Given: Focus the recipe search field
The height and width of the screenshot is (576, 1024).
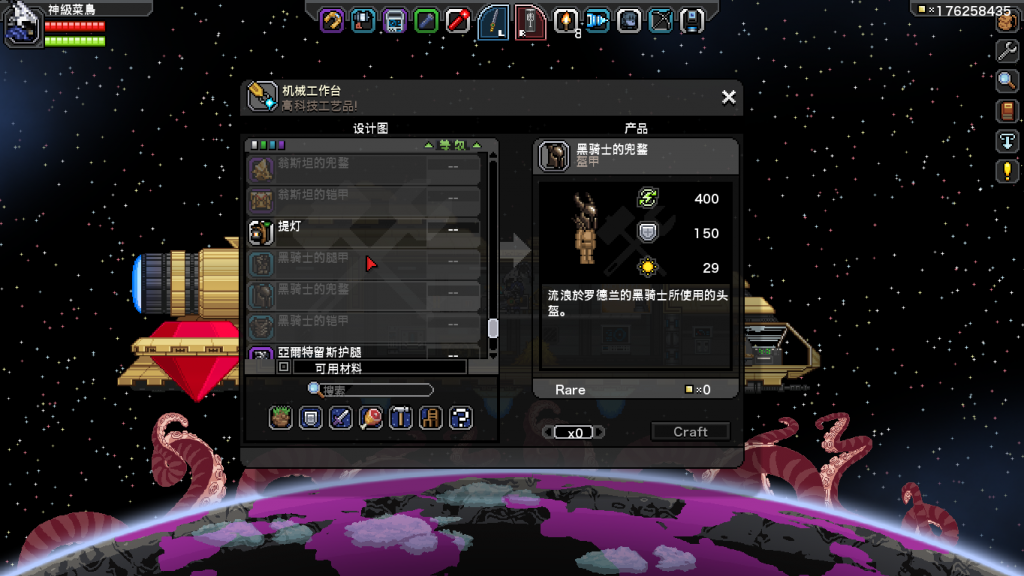Looking at the screenshot, I should click(x=375, y=390).
